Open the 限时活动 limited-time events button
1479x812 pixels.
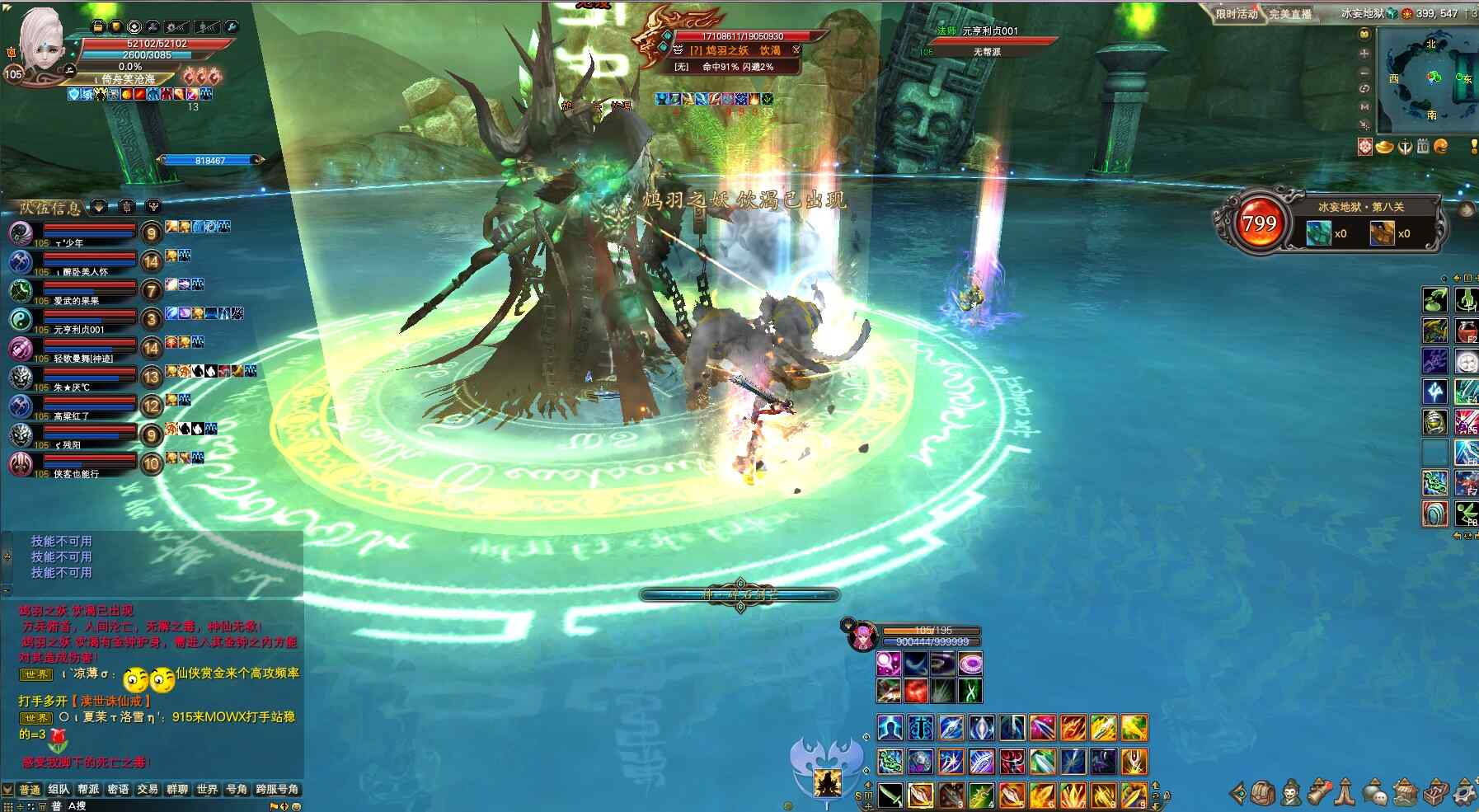coord(1237,14)
